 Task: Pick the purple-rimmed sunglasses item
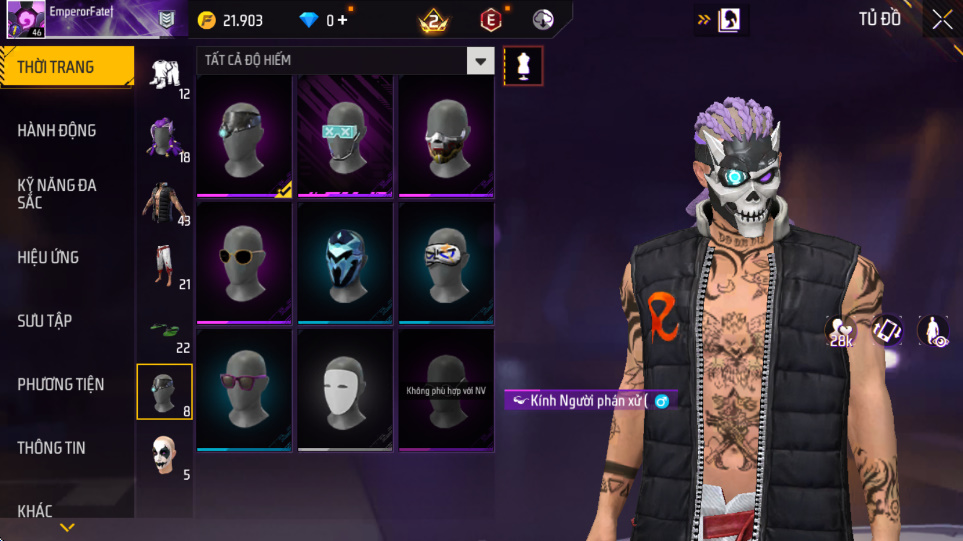244,390
